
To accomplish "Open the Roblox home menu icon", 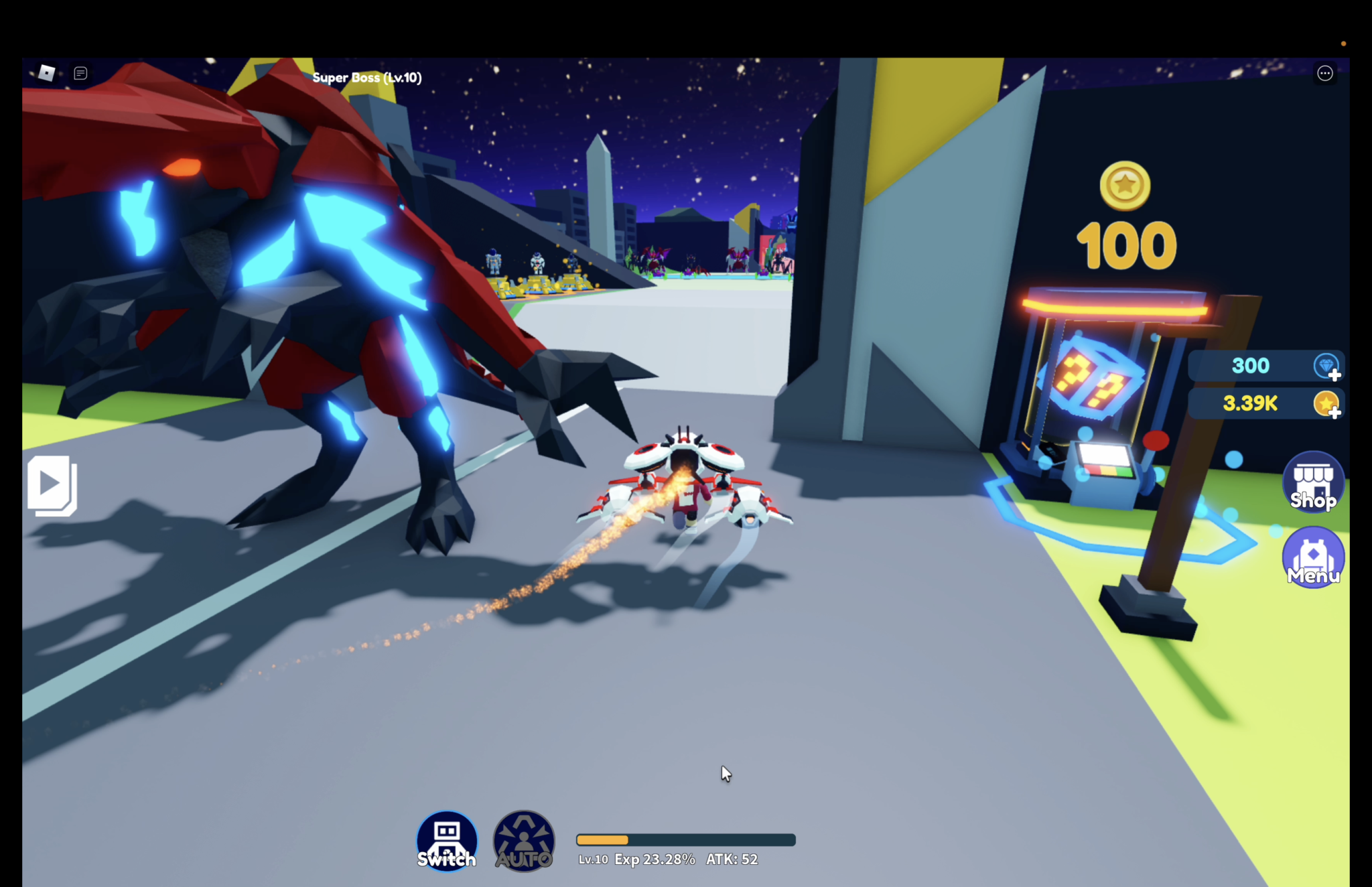I will click(46, 73).
